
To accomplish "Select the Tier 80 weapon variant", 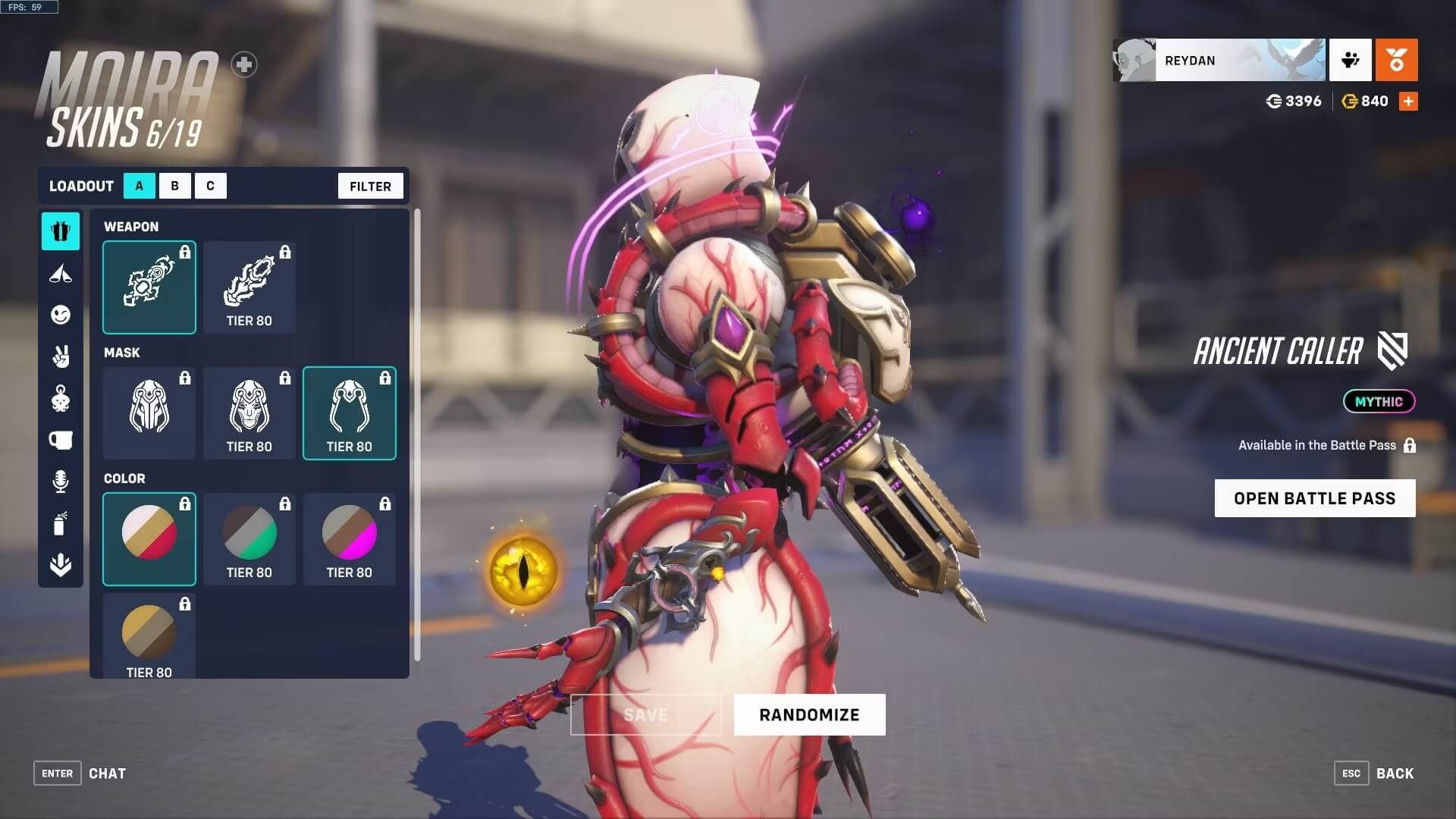I will tap(249, 287).
